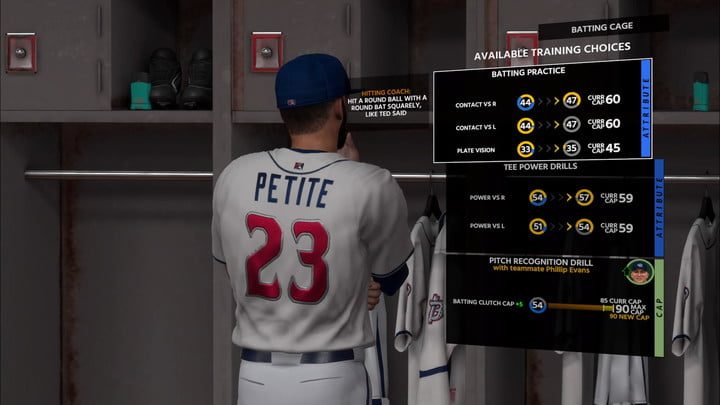Select the Batting Practice training choice
This screenshot has height=405, width=720.
pos(541,110)
